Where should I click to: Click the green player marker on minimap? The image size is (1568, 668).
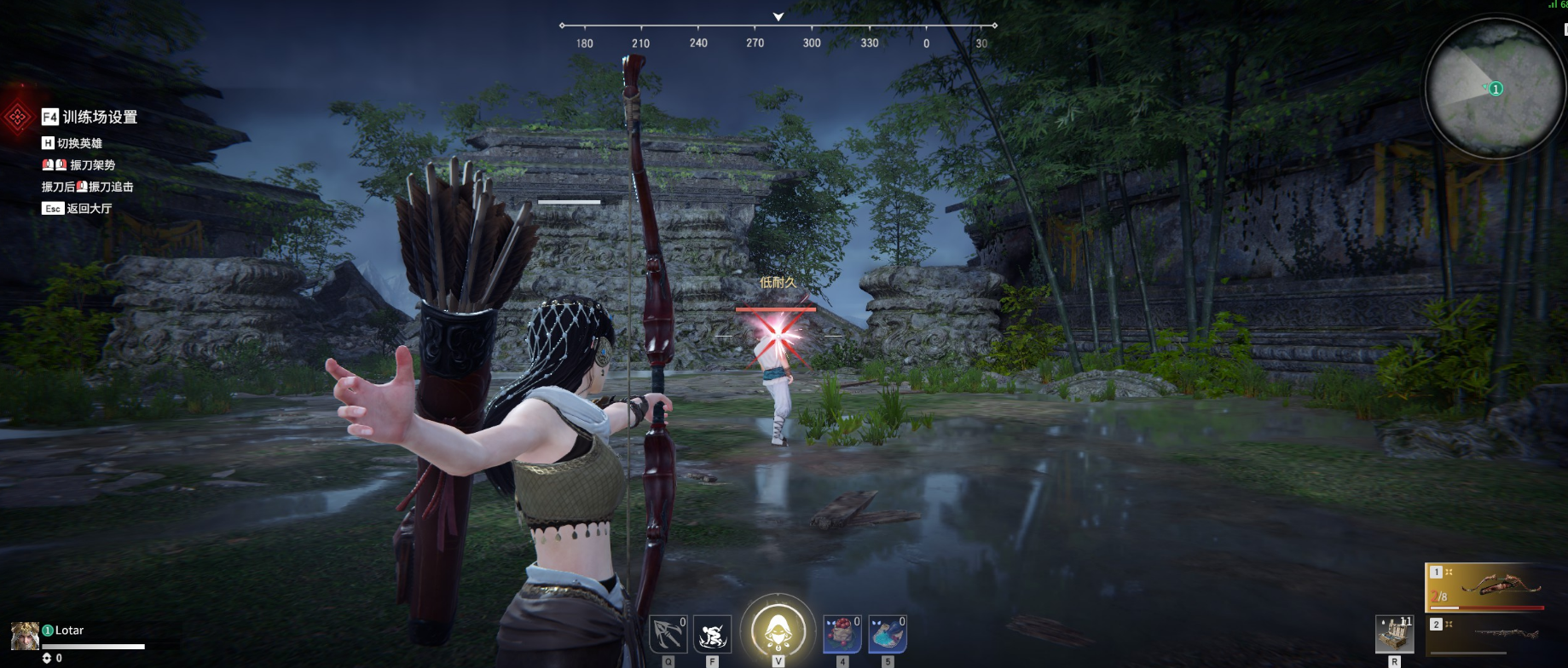point(1496,89)
